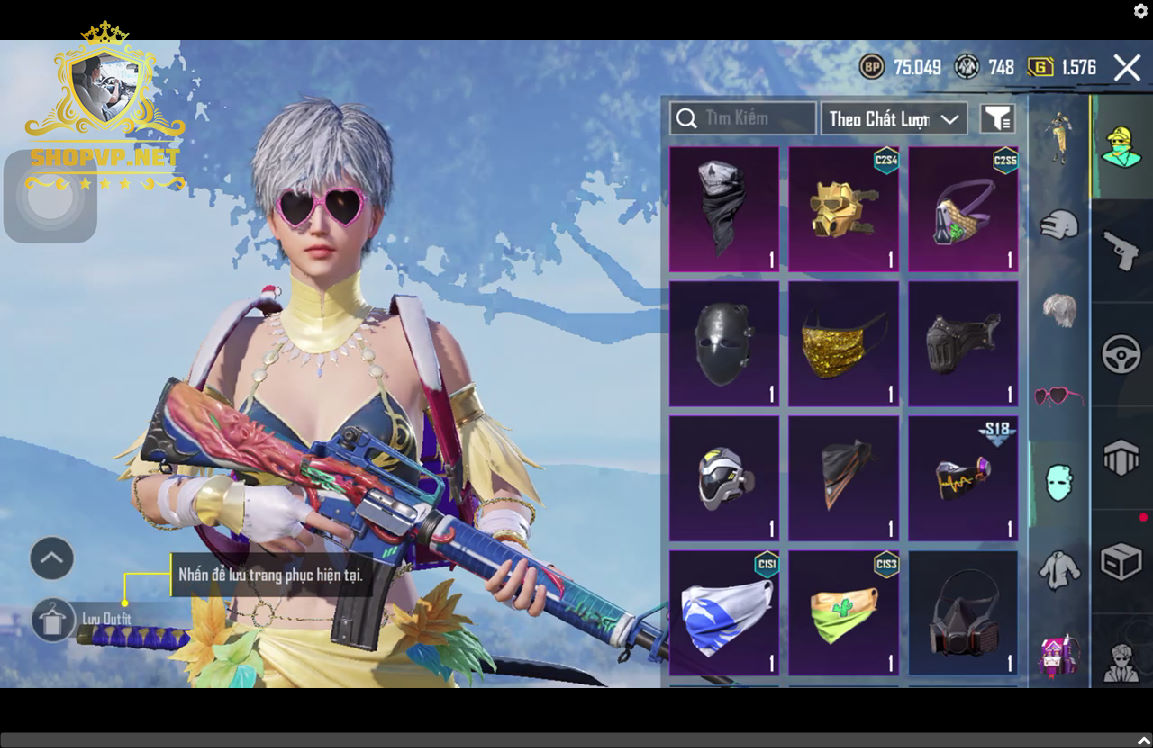This screenshot has width=1153, height=748.
Task: Open the box crate tab
Action: coord(1121,561)
